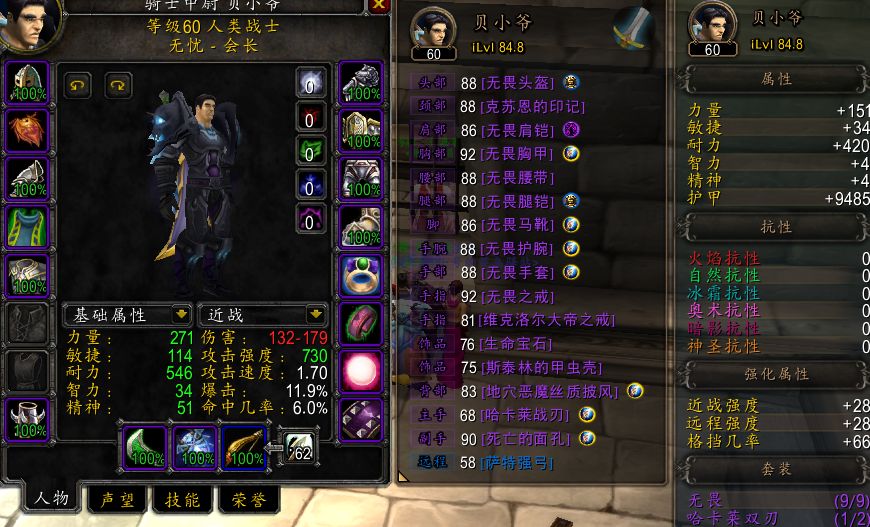Rotate the character model left
Viewport: 870px width, 527px height.
point(78,86)
